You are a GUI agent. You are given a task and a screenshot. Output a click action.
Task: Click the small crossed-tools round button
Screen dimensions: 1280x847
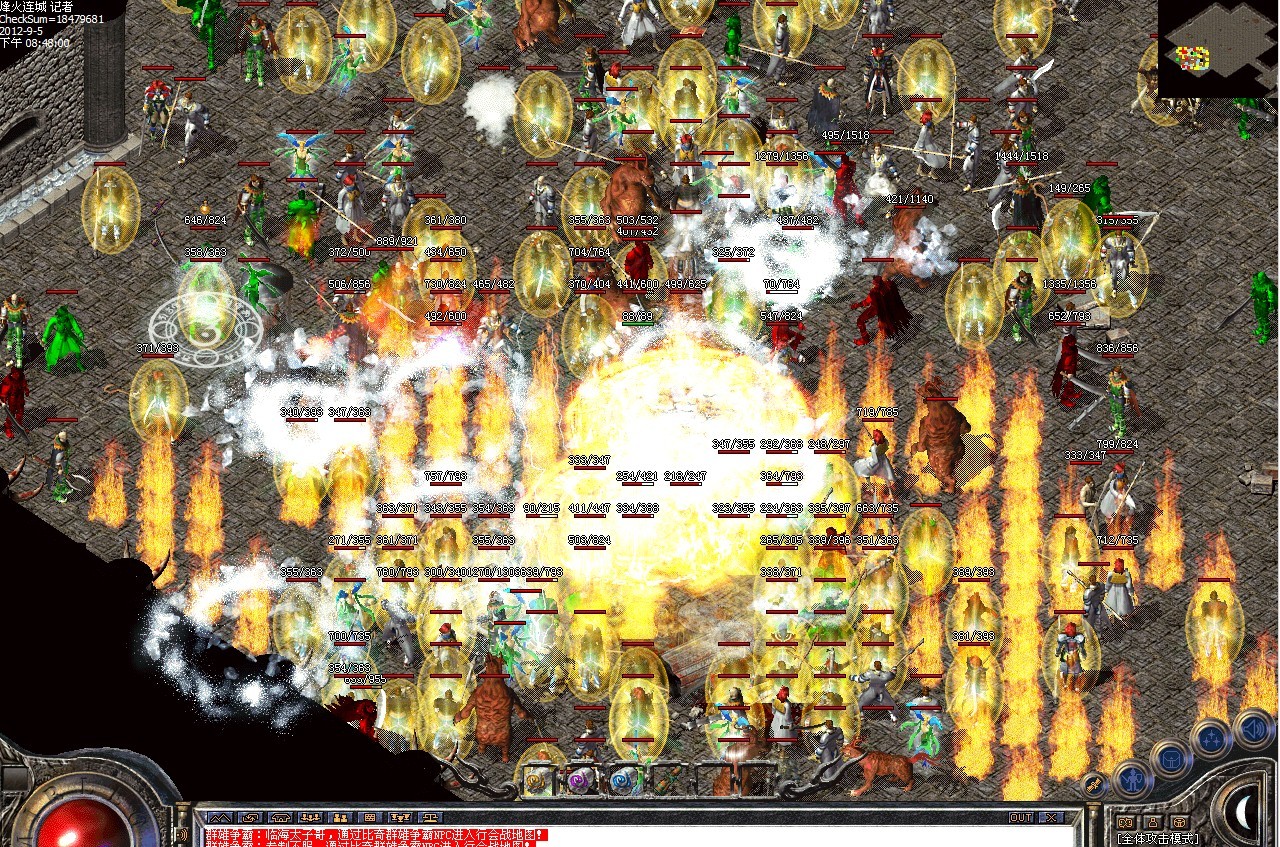(x=1095, y=786)
